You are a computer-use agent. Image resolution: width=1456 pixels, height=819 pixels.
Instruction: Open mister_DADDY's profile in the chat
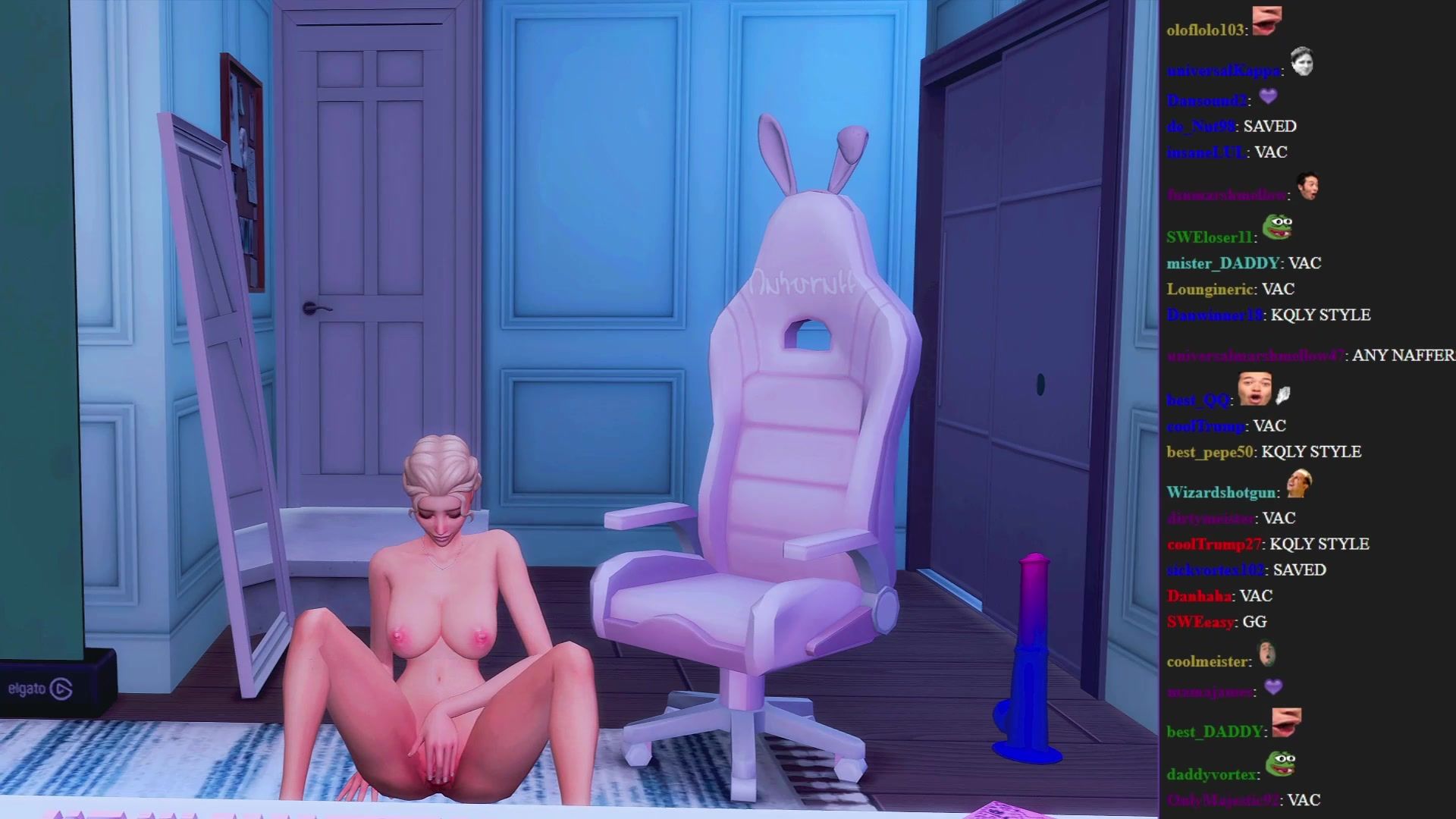(x=1222, y=263)
